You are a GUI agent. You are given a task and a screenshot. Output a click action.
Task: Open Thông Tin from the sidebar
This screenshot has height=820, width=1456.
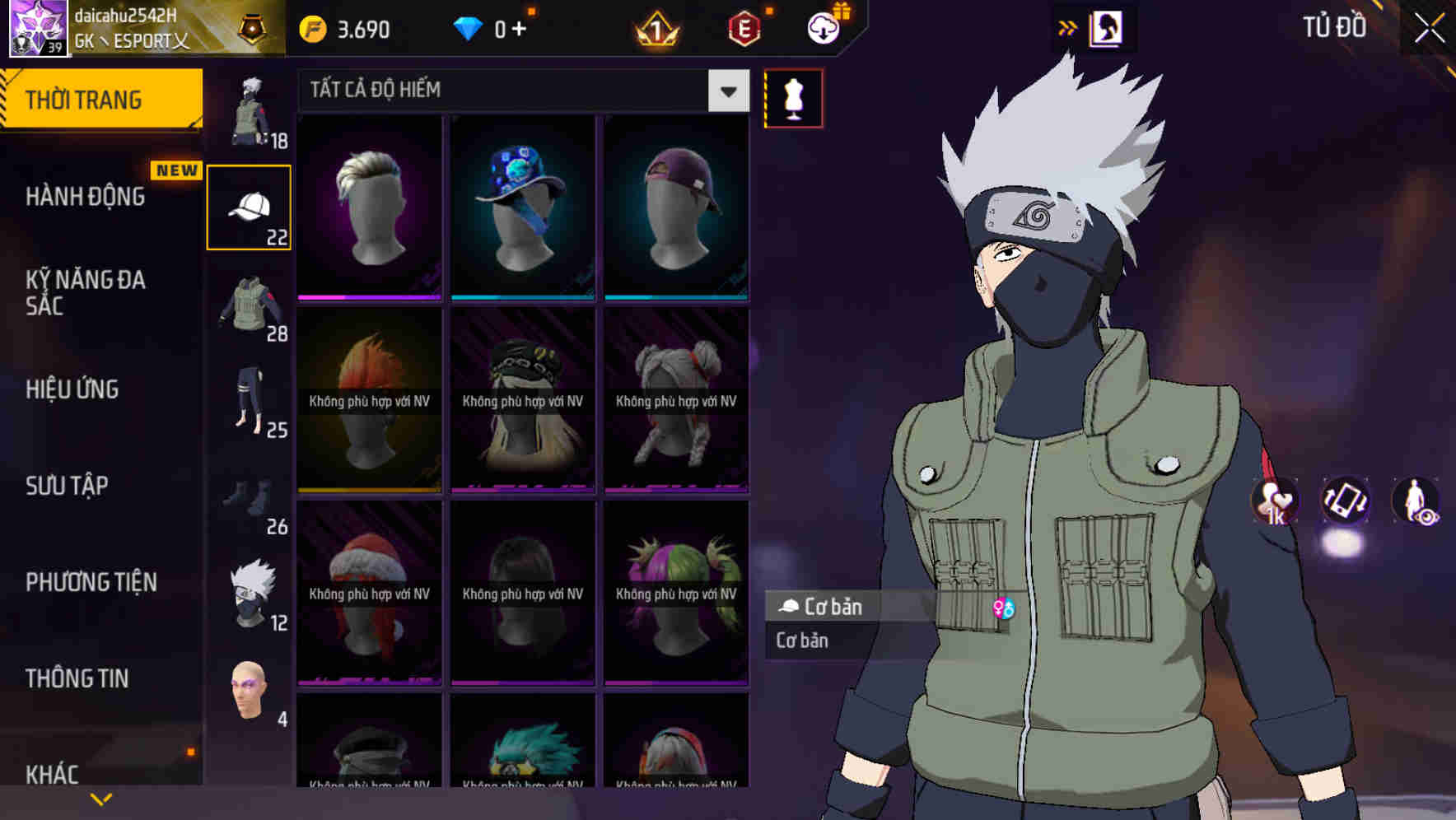click(x=76, y=678)
